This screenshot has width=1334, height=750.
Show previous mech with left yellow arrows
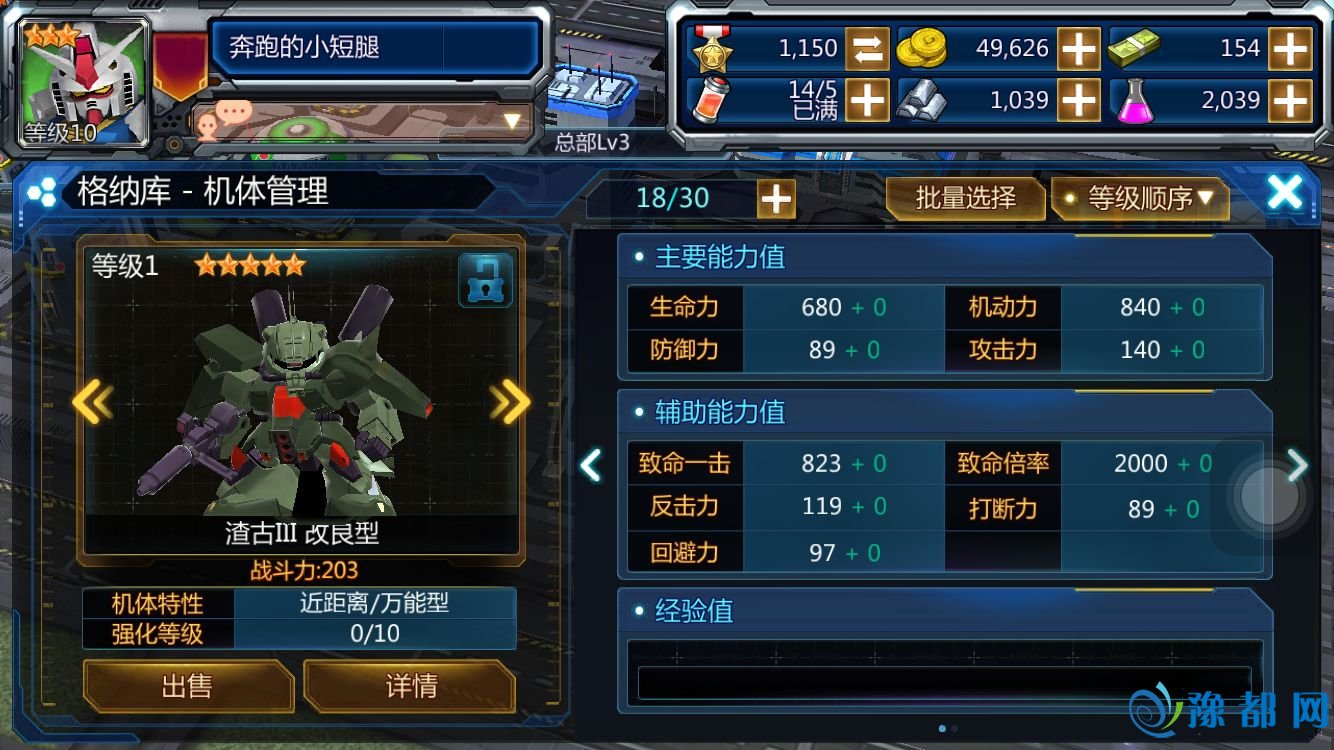coord(92,402)
